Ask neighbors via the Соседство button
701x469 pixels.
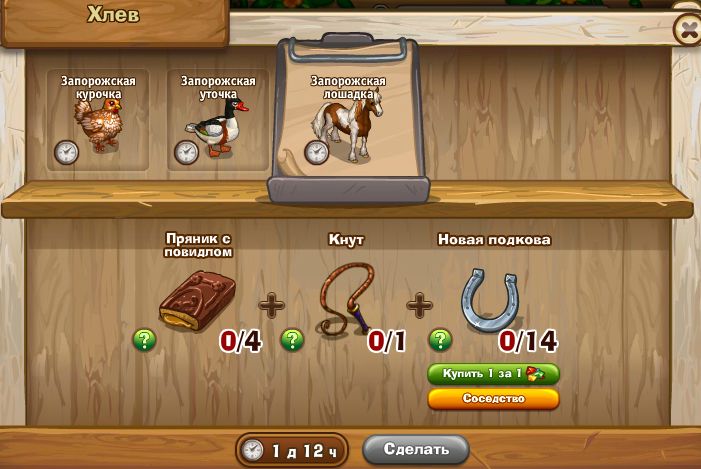click(493, 398)
